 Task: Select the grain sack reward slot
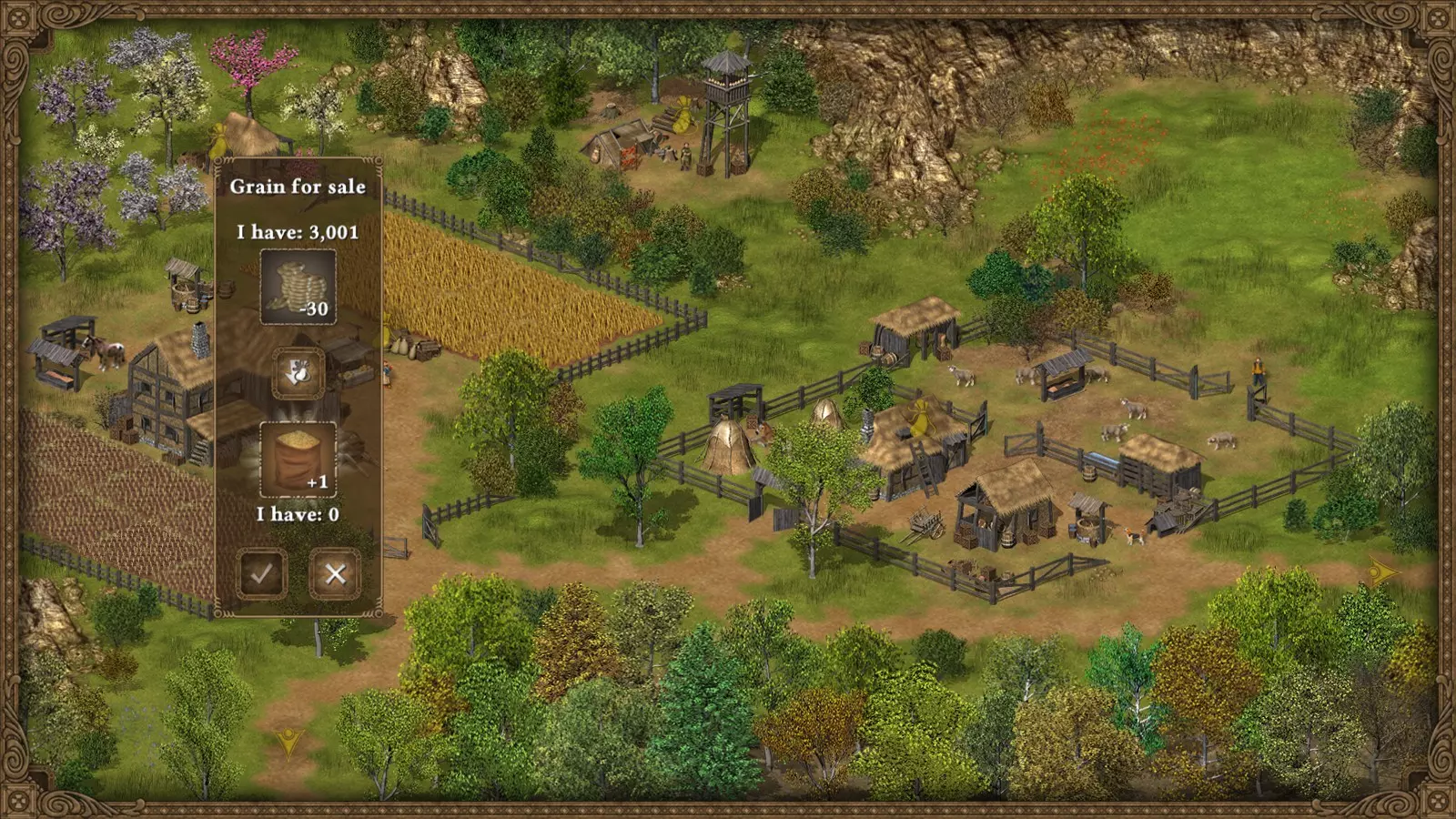click(x=298, y=459)
